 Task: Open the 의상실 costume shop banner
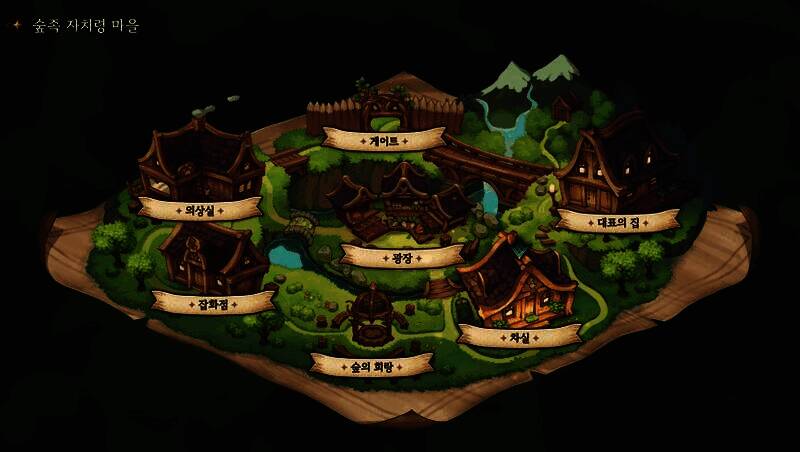point(201,210)
